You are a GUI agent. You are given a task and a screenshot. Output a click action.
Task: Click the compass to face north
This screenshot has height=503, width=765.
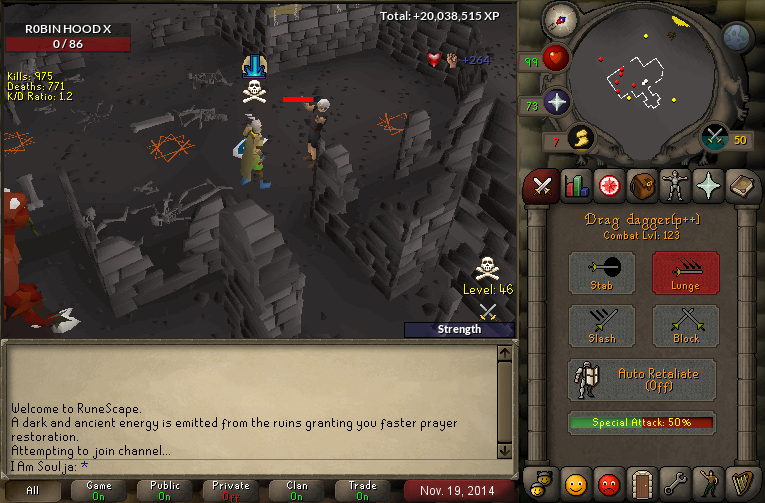pos(559,20)
